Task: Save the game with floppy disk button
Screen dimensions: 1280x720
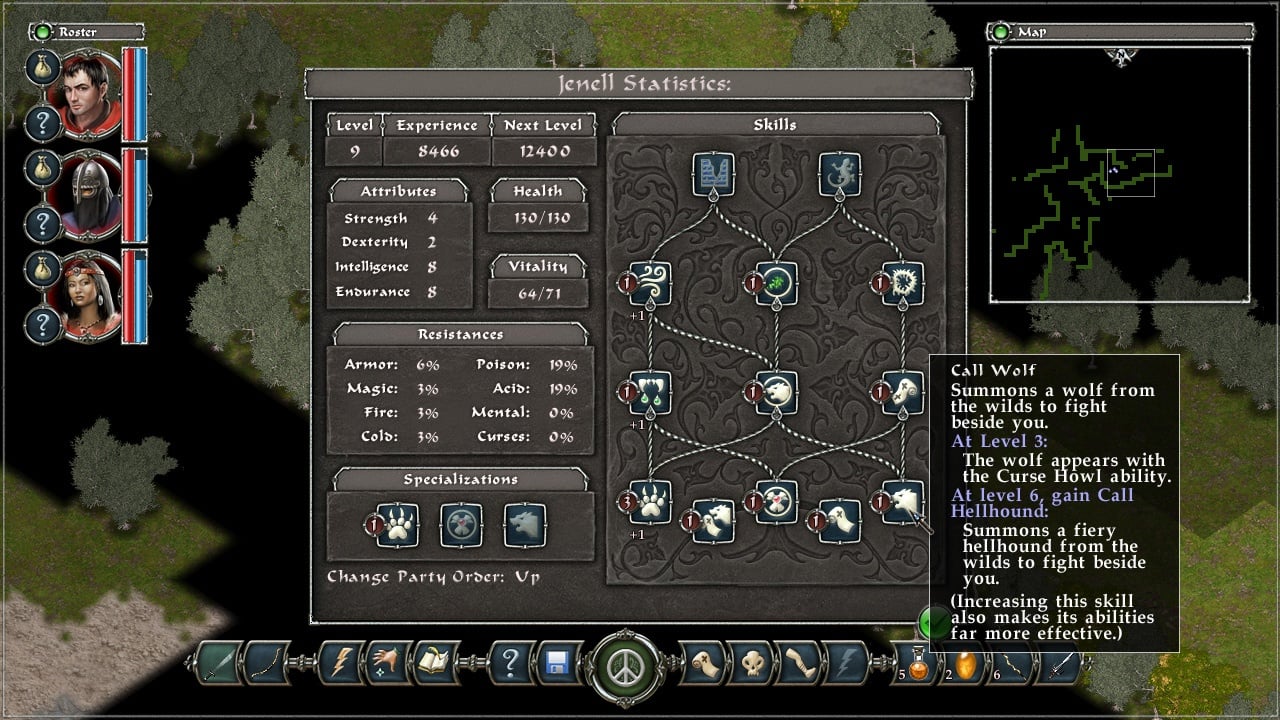Action: coord(558,662)
